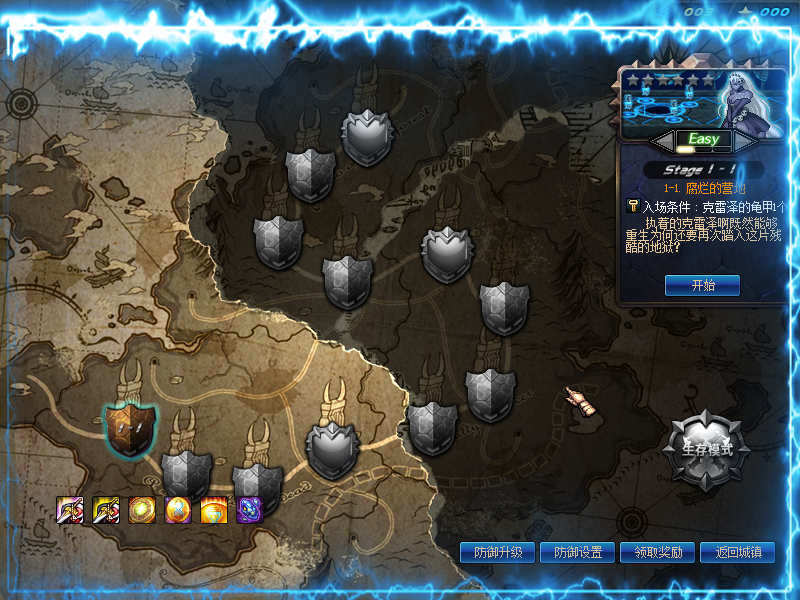Viewport: 800px width, 600px height.
Task: Select the highlighted brown stage 1-1 shield
Action: (x=130, y=428)
